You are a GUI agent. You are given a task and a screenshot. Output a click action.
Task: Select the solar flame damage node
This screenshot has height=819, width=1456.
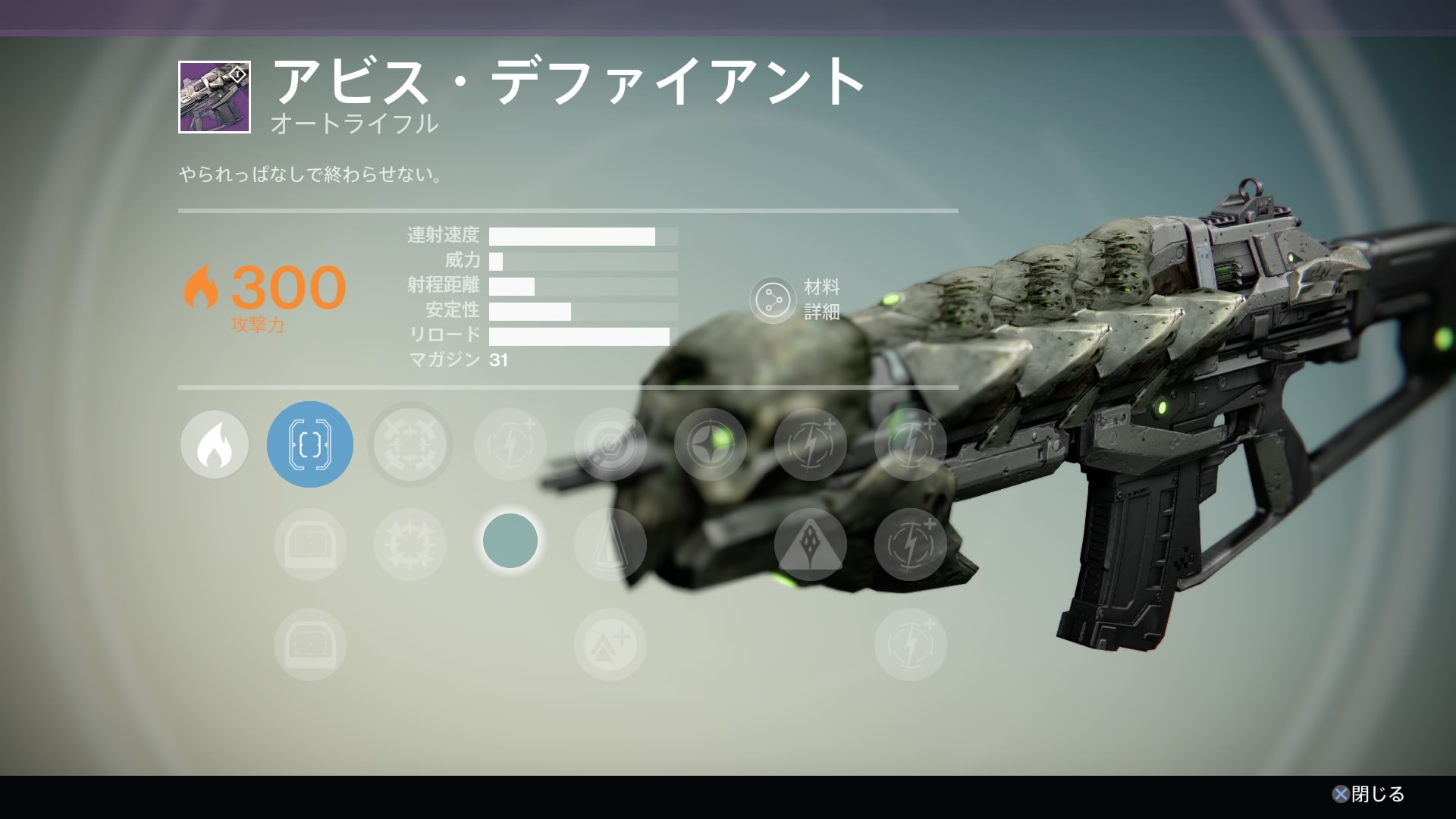(215, 445)
